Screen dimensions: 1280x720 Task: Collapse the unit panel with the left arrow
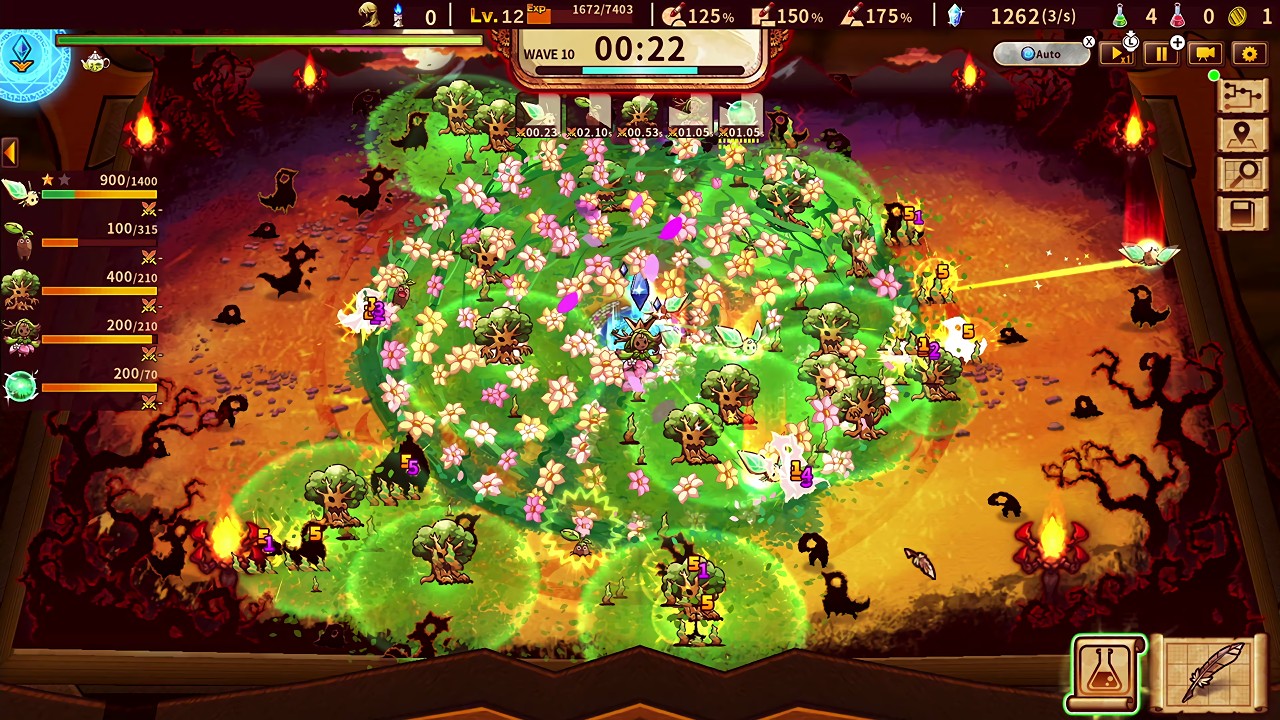tap(9, 150)
